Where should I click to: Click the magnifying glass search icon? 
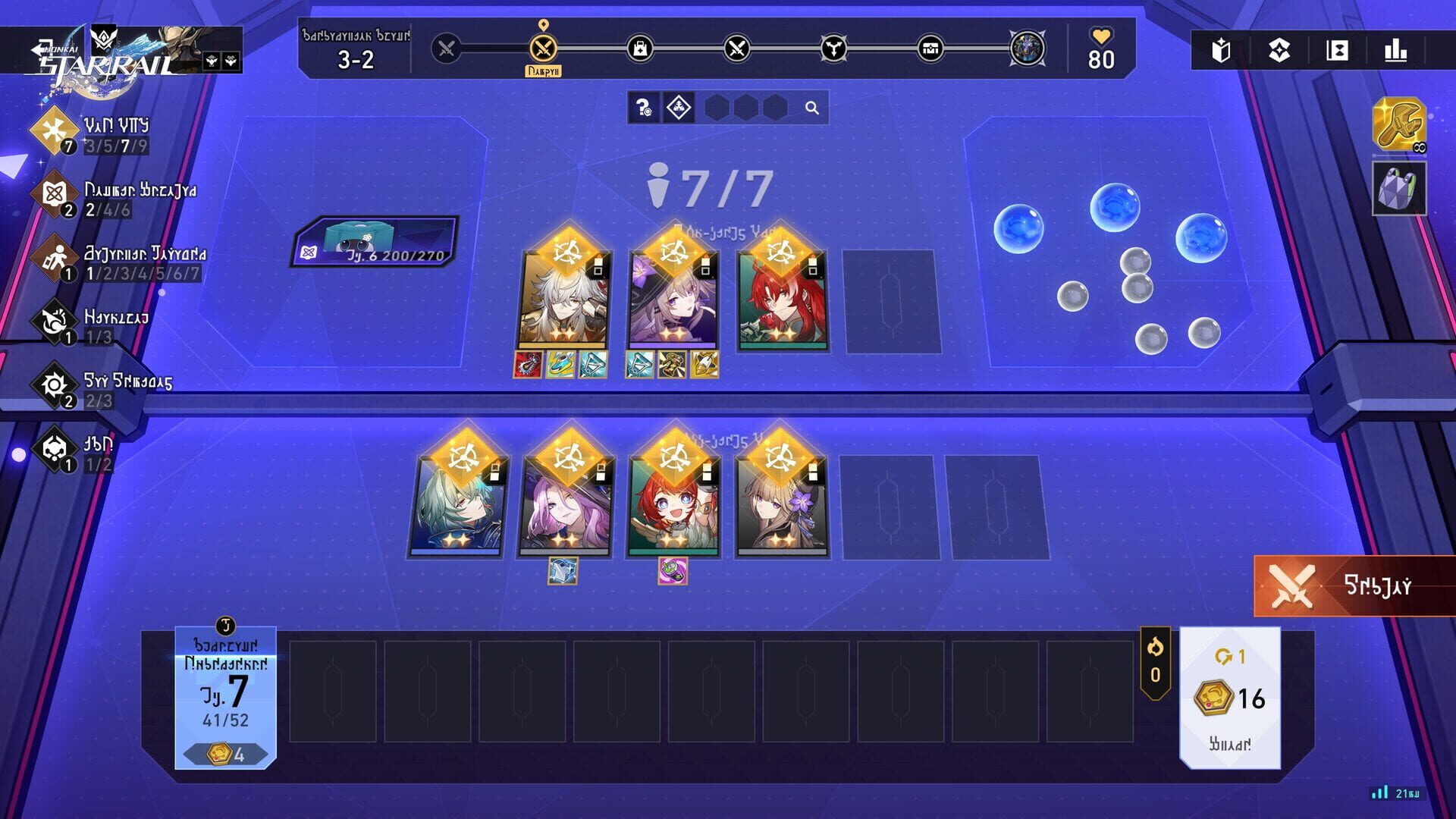pos(814,108)
